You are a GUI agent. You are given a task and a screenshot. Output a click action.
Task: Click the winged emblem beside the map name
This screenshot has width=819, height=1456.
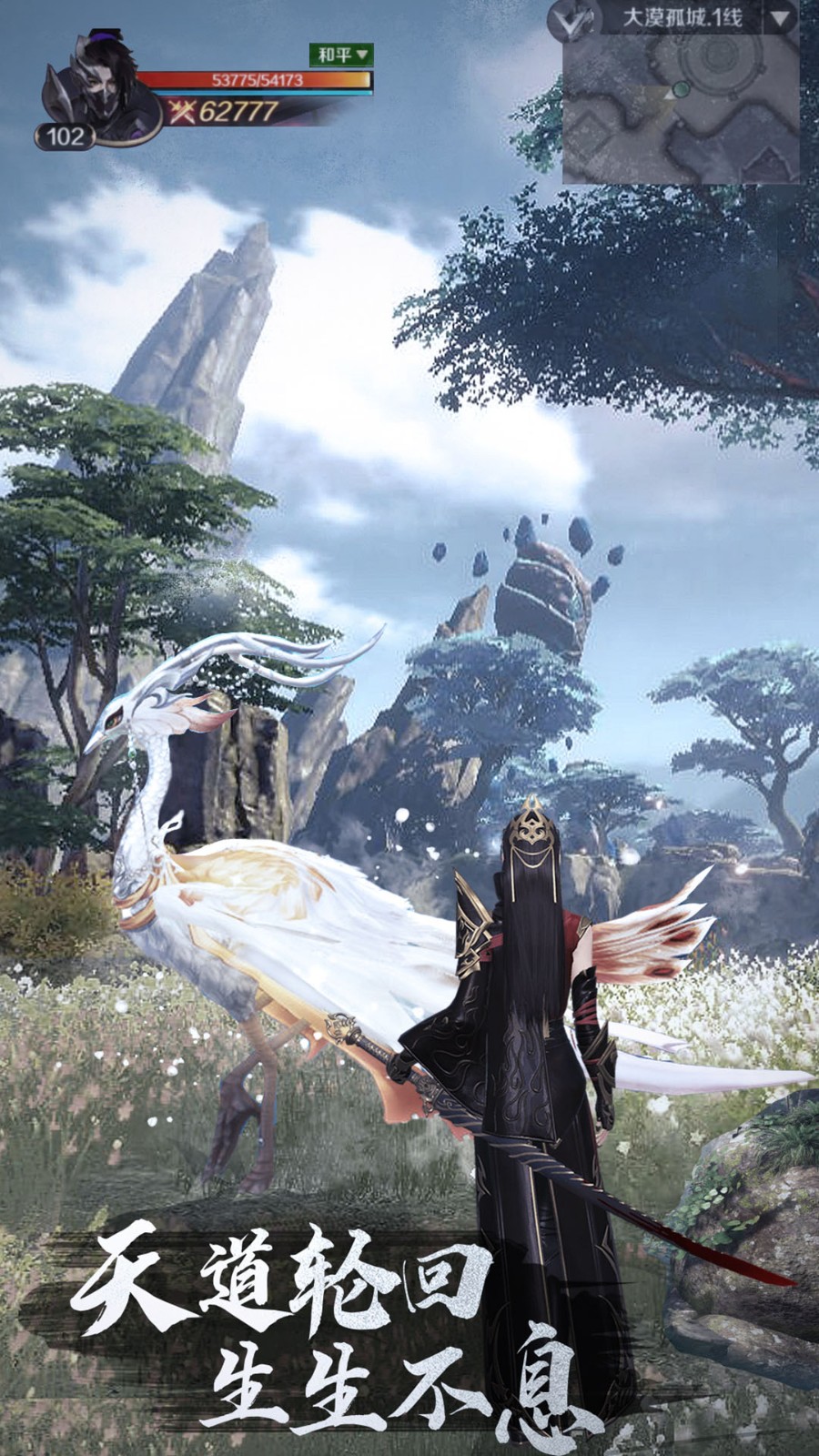(x=573, y=21)
